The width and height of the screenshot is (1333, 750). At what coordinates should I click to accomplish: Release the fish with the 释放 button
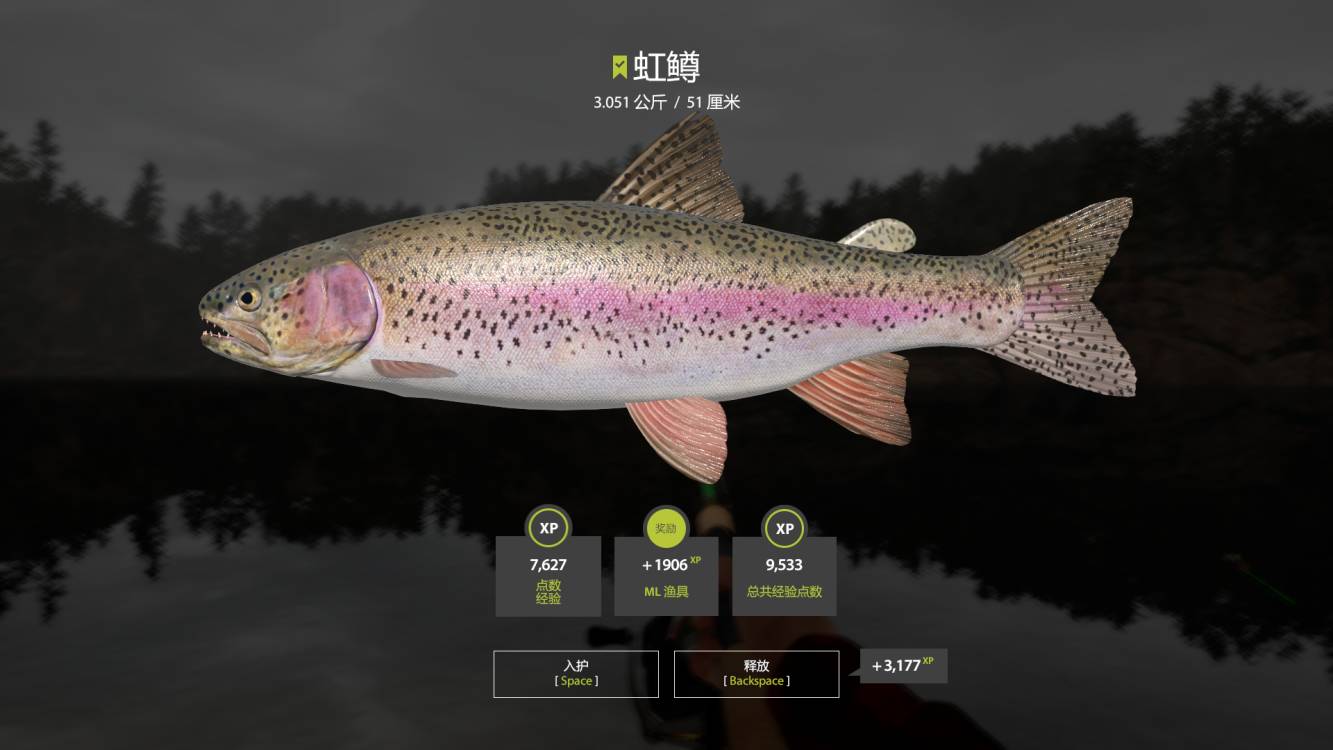(x=756, y=673)
